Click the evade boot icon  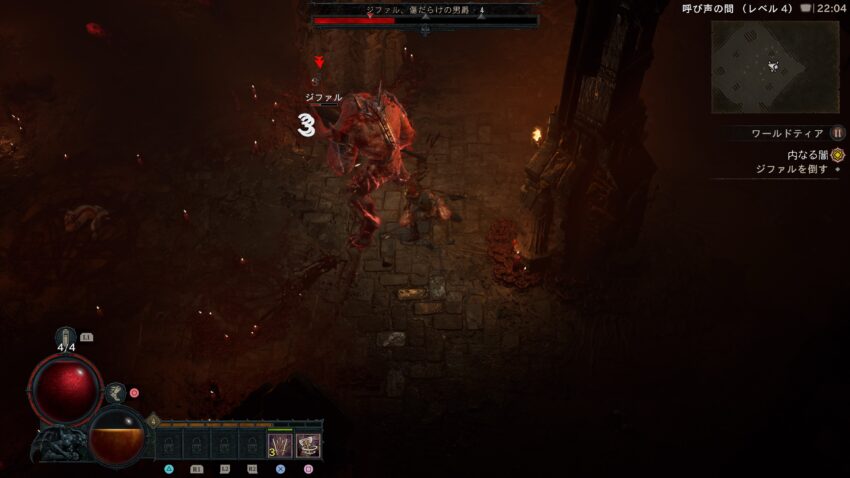115,393
